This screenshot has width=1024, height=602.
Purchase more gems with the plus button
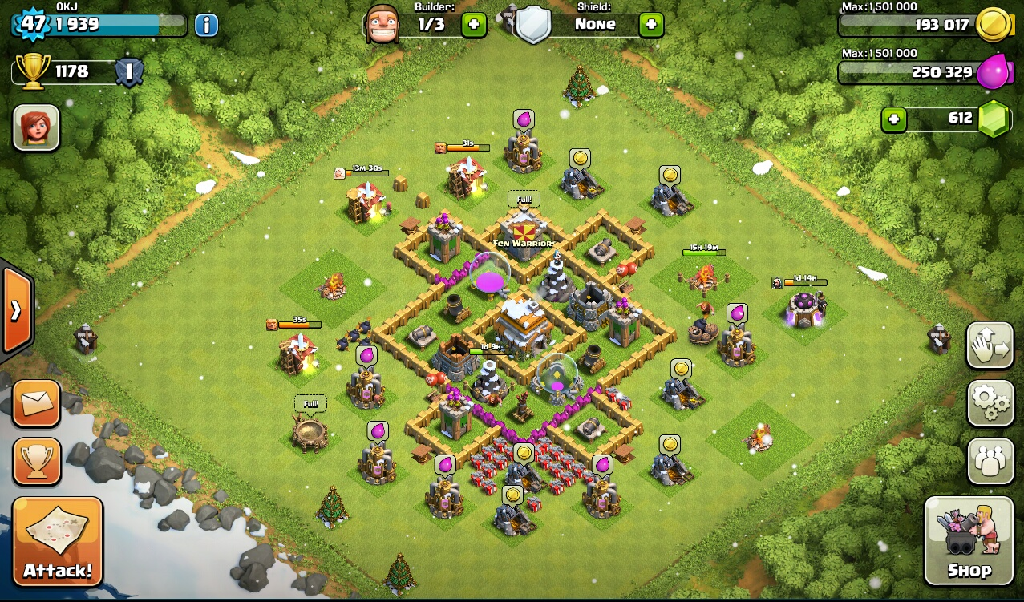point(893,120)
